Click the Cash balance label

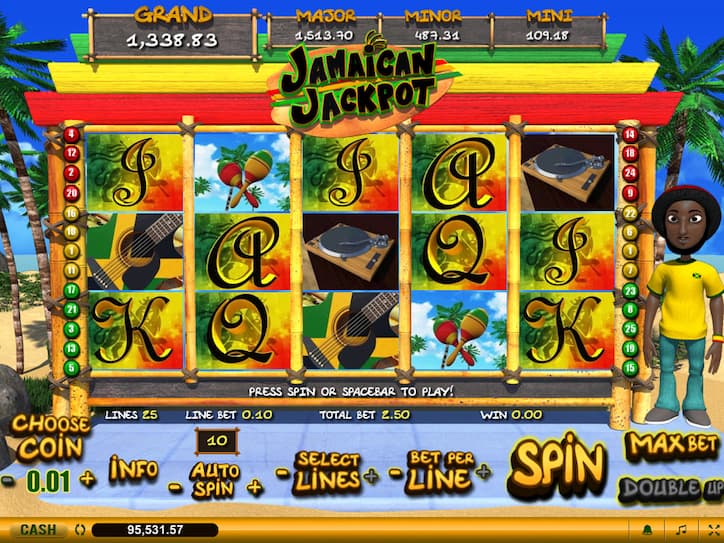(38, 529)
